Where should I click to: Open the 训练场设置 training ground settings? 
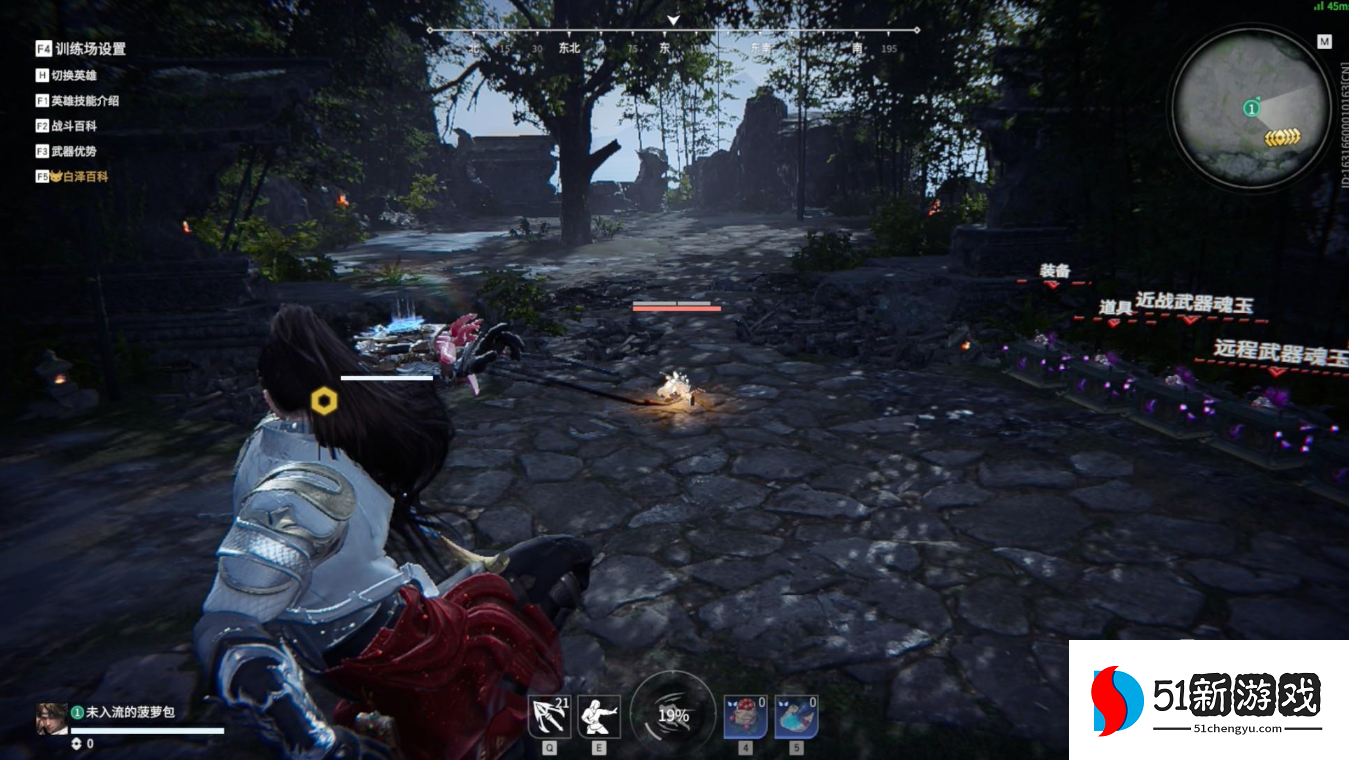tap(89, 49)
